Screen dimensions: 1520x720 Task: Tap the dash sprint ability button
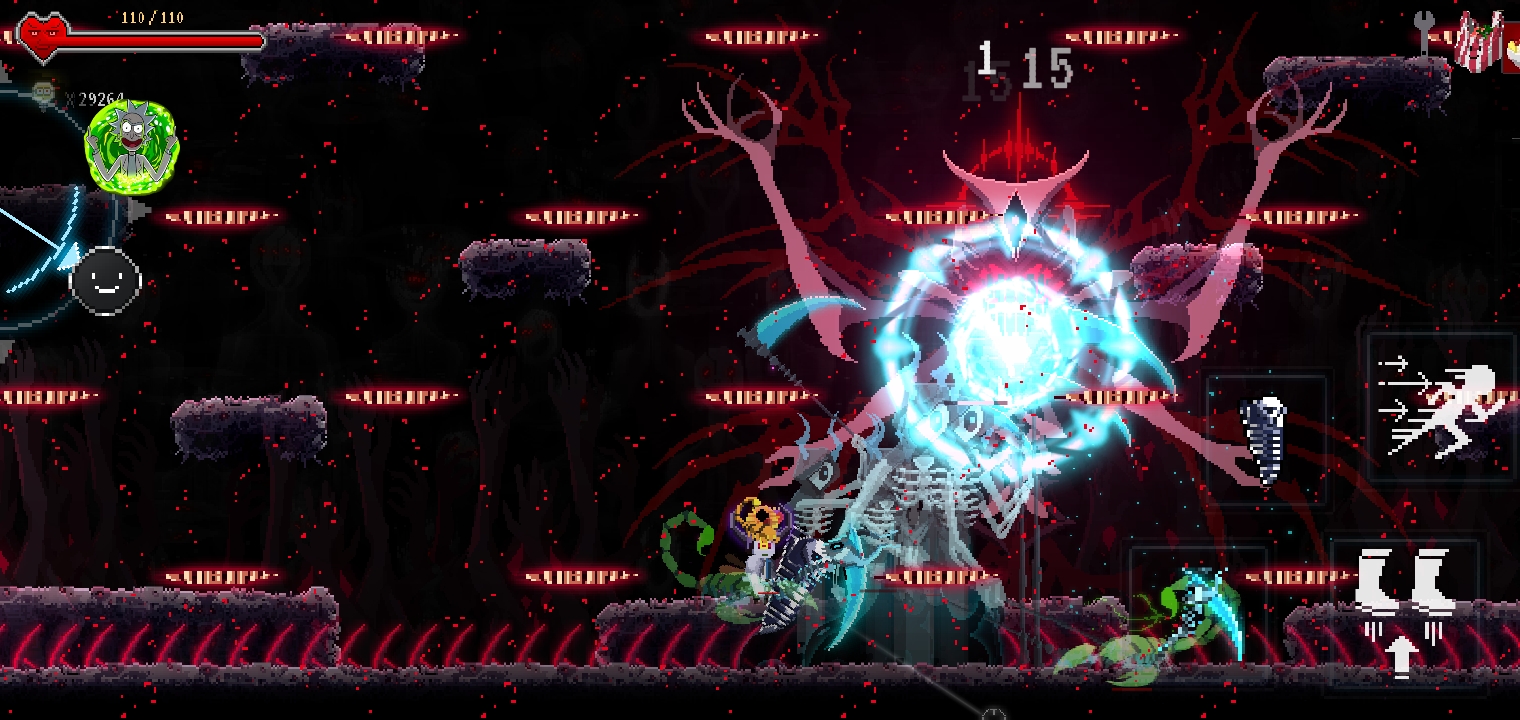click(x=1441, y=409)
